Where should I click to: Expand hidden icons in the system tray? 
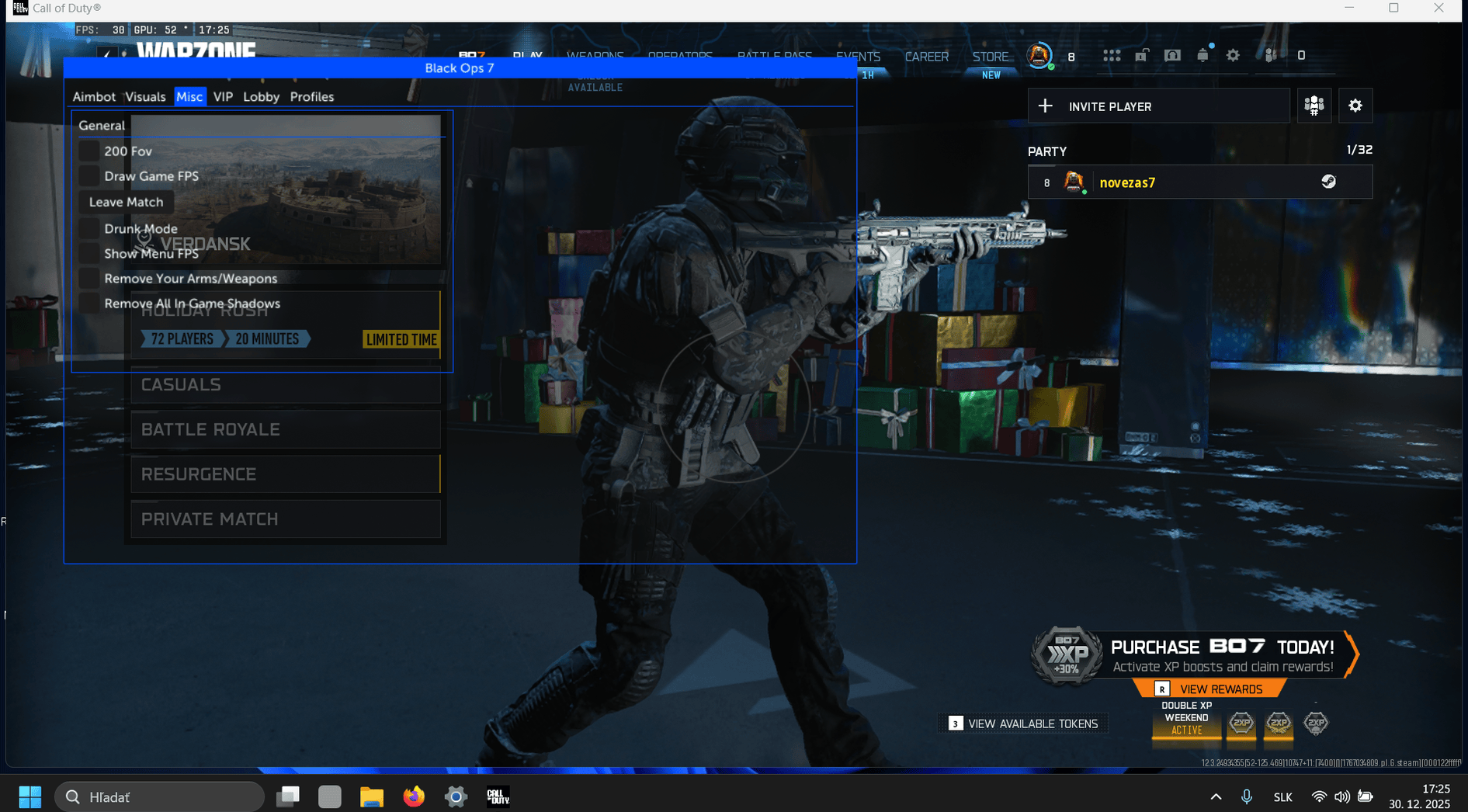click(x=1216, y=796)
